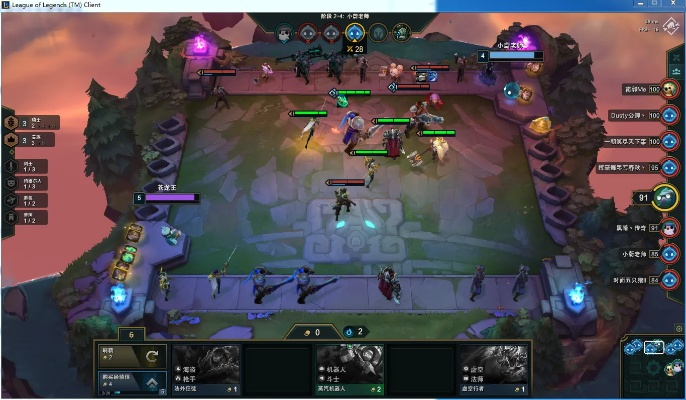Image resolution: width=686 pixels, height=400 pixels.
Task: Buy the void sorcerer champion card
Action: coord(493,368)
